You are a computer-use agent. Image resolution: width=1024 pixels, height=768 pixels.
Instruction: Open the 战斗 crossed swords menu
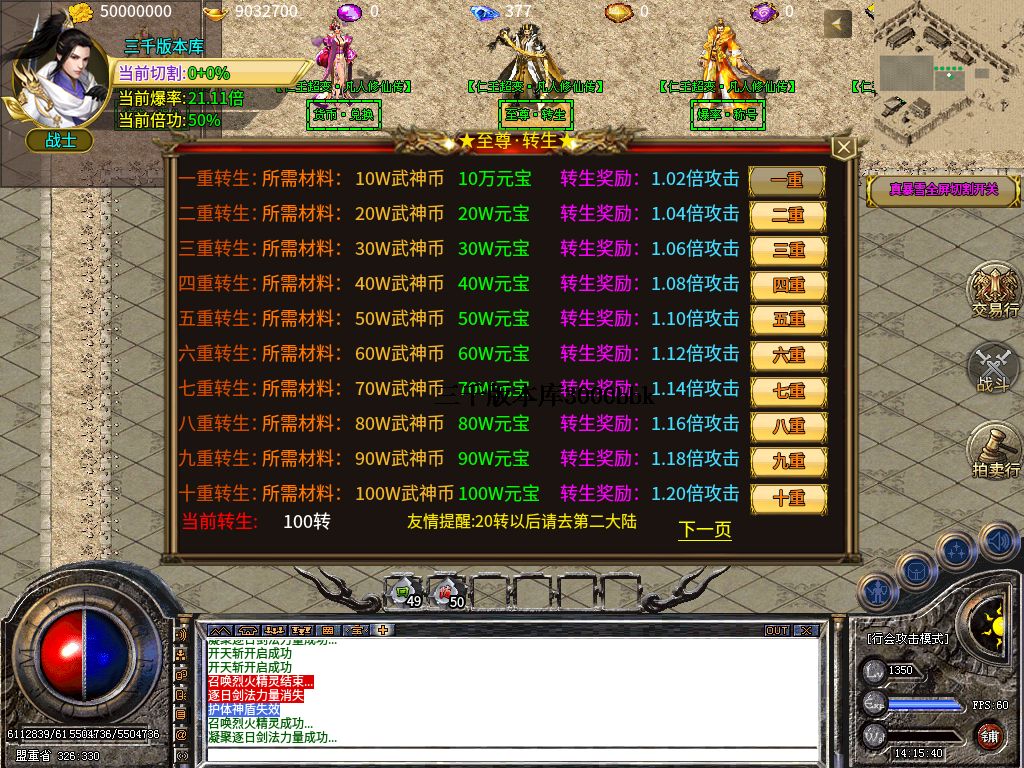tap(994, 368)
